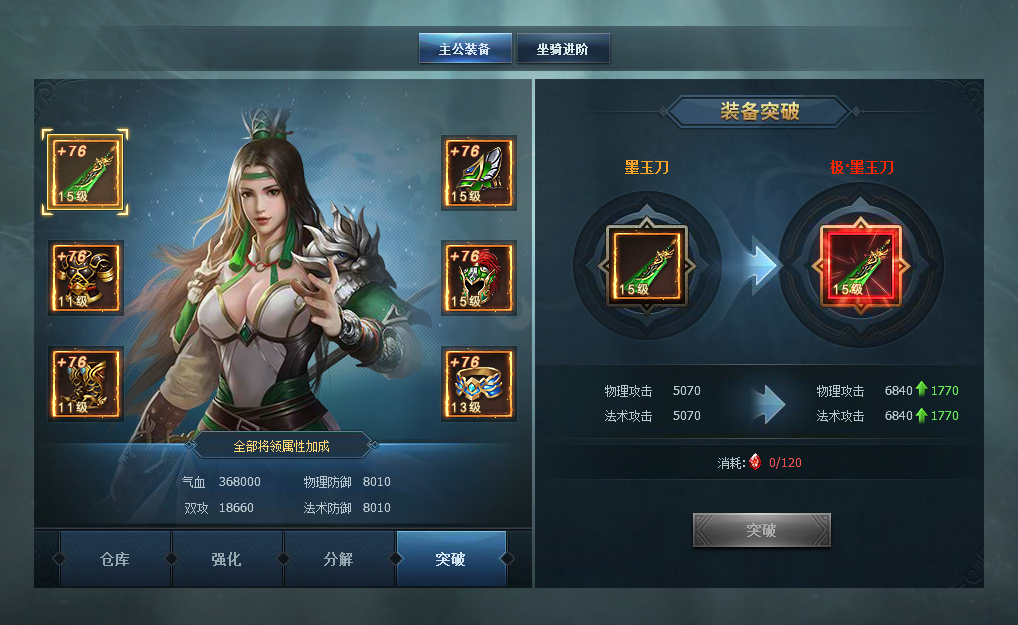
Task: Pick the red-plumed helmet slot
Action: click(479, 277)
